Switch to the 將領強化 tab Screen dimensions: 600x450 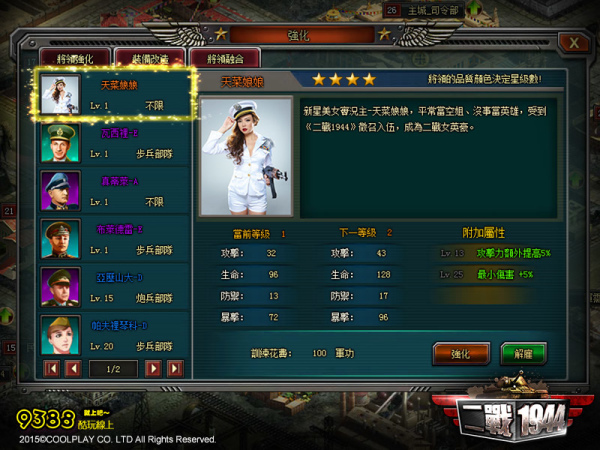tap(75, 58)
